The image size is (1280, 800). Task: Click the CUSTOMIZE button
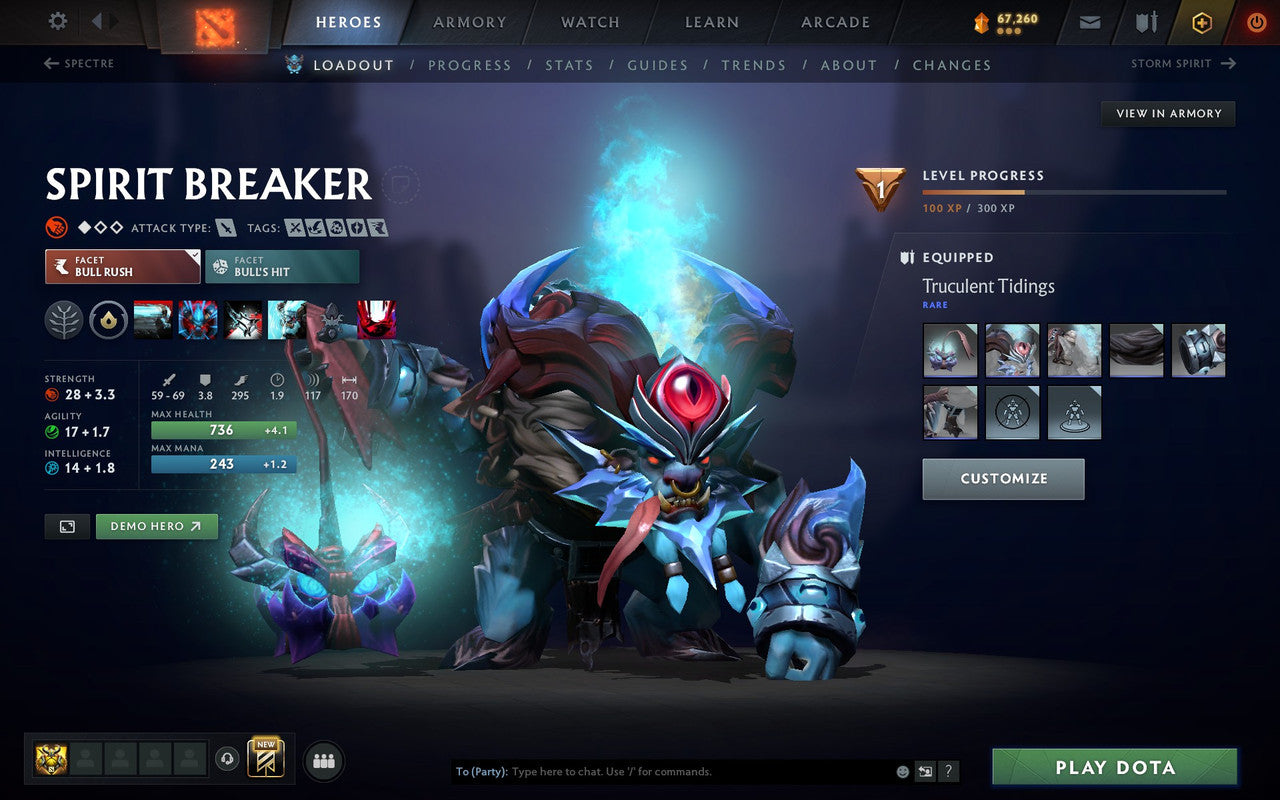click(1003, 479)
